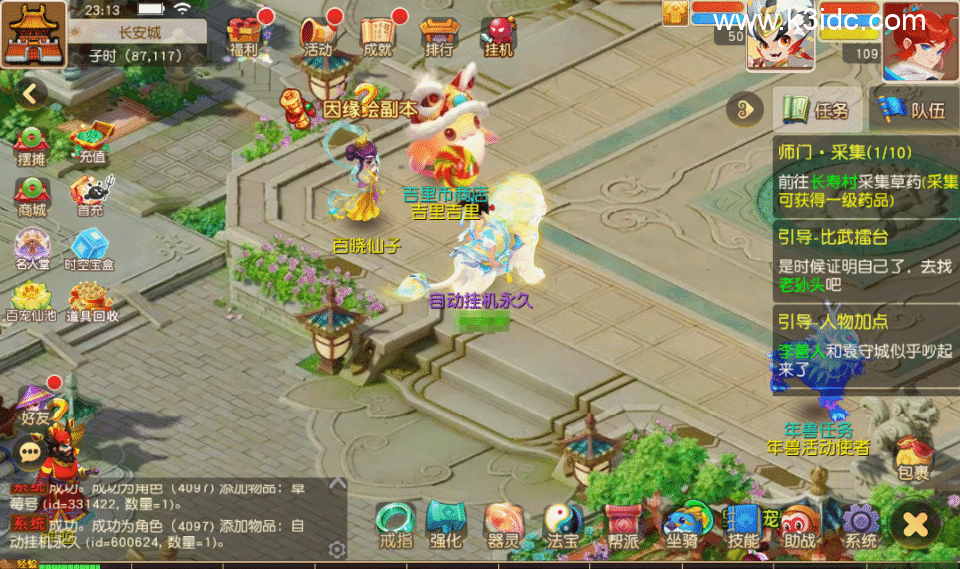Open the 强化 enhancement menu
This screenshot has width=960, height=569.
[445, 525]
